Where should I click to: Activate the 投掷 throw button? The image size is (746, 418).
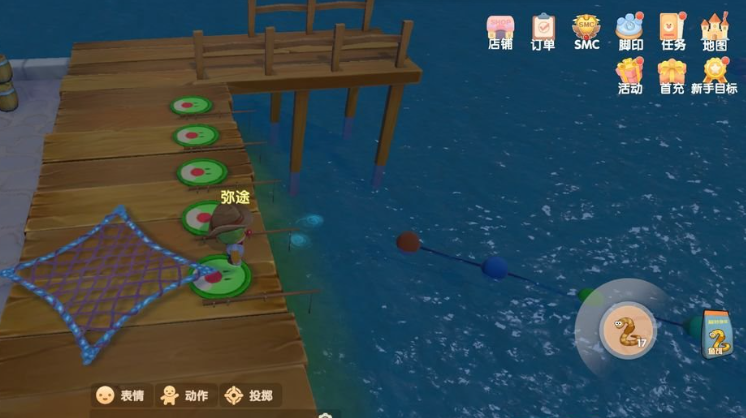(249, 395)
